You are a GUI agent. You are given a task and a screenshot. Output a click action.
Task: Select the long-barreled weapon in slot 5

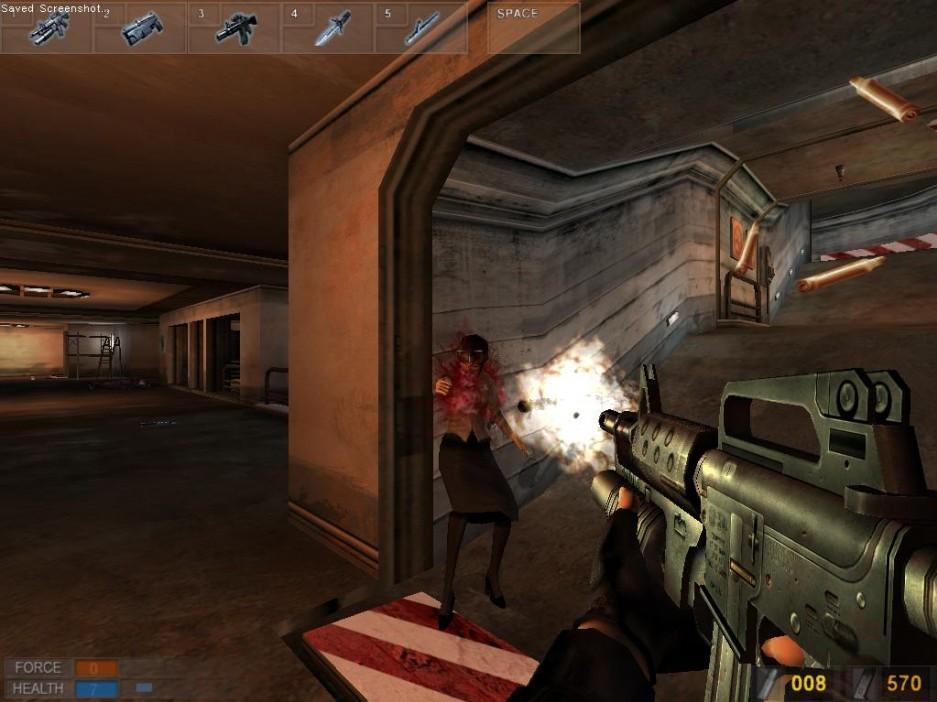coord(421,29)
